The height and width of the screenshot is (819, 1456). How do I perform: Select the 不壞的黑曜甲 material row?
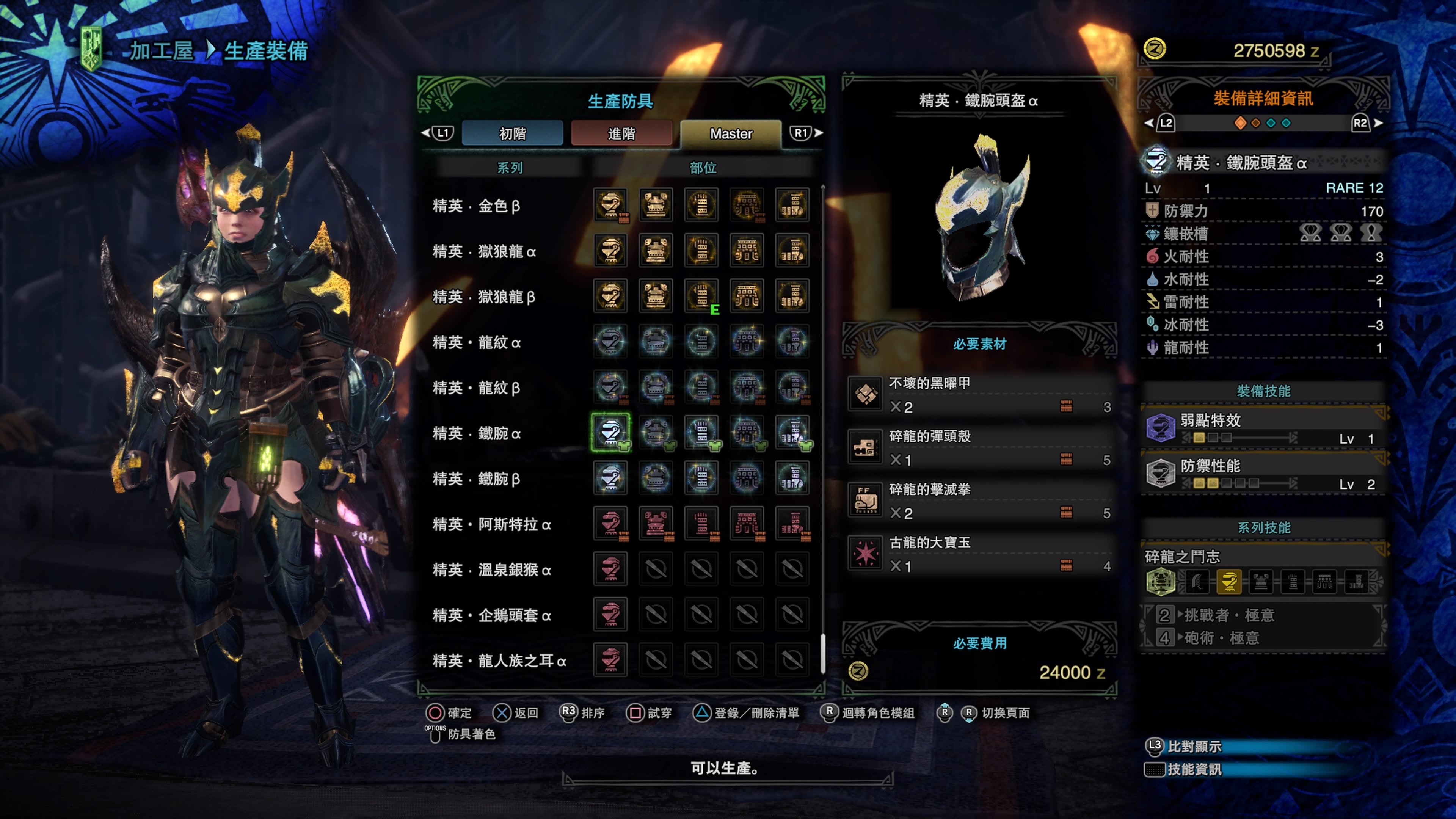click(979, 394)
